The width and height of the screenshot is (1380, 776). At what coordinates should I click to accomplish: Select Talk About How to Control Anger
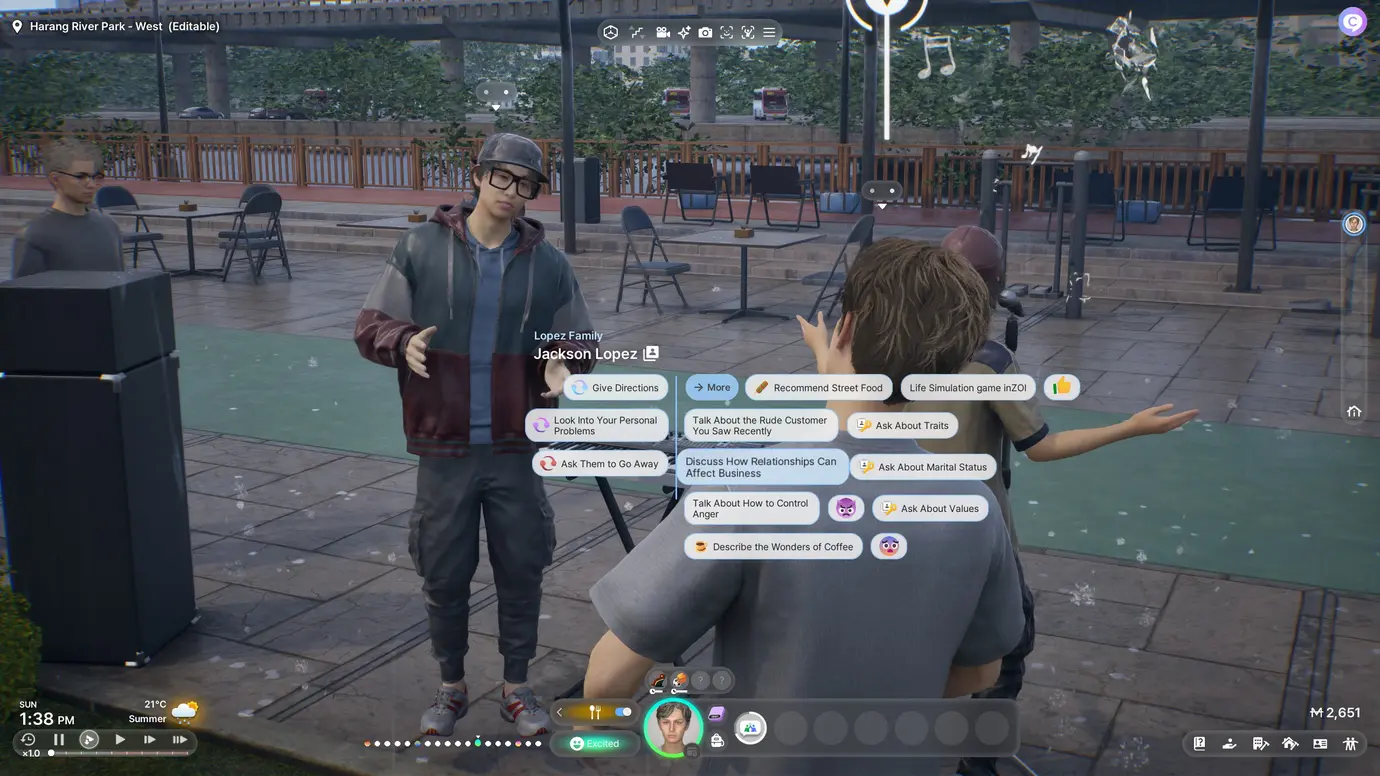click(x=751, y=509)
